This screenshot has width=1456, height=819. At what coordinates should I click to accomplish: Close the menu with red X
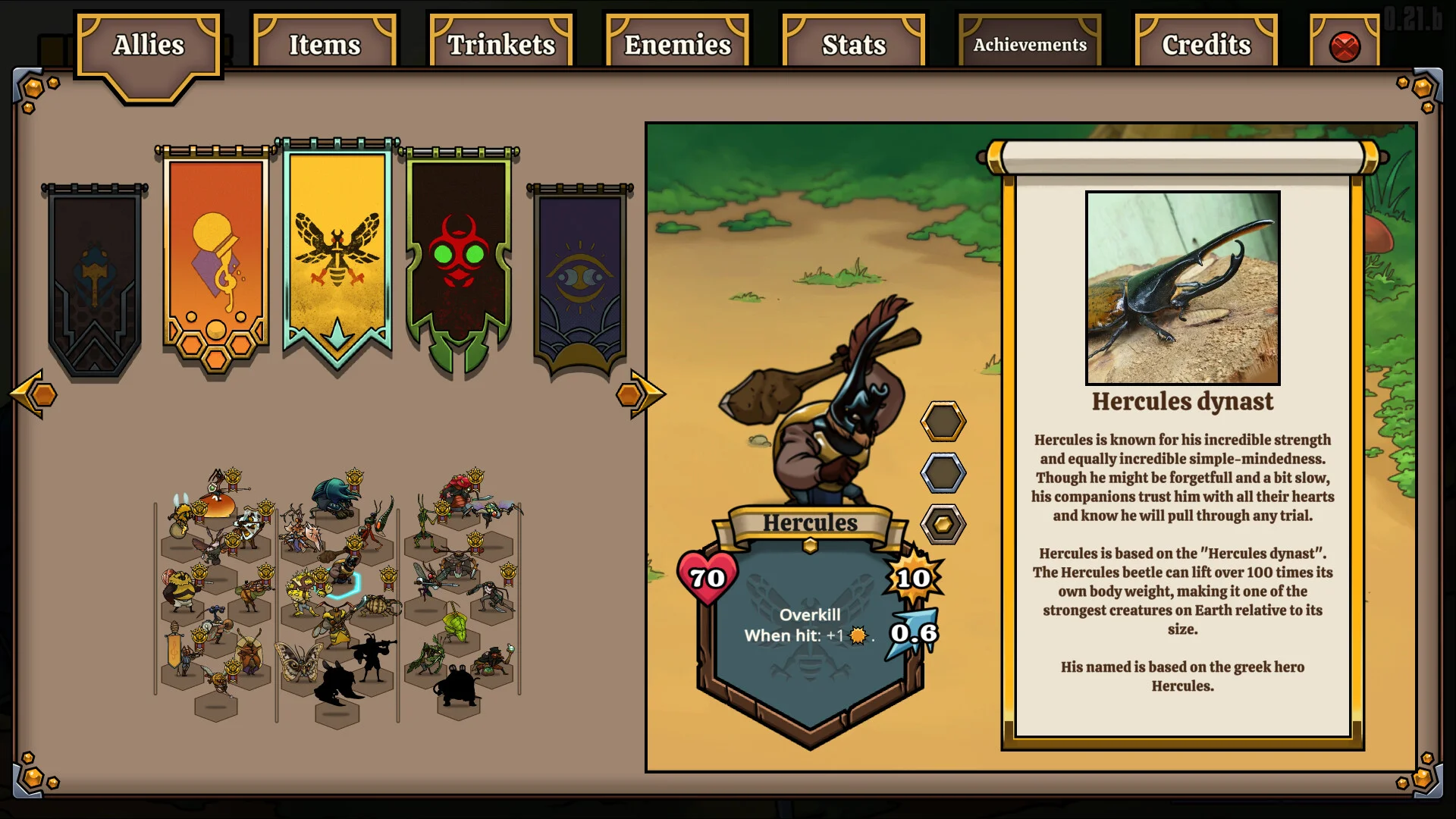(1345, 47)
